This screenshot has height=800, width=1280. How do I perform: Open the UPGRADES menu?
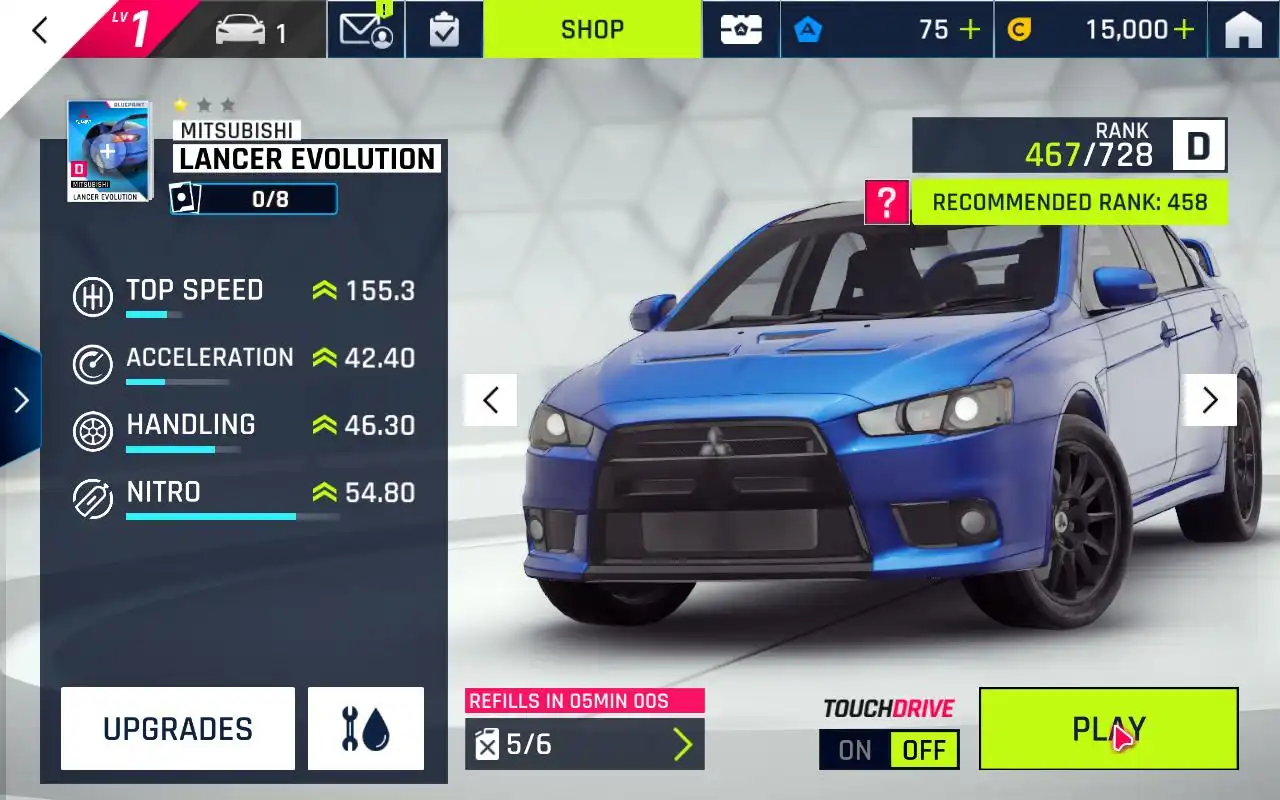click(x=178, y=729)
